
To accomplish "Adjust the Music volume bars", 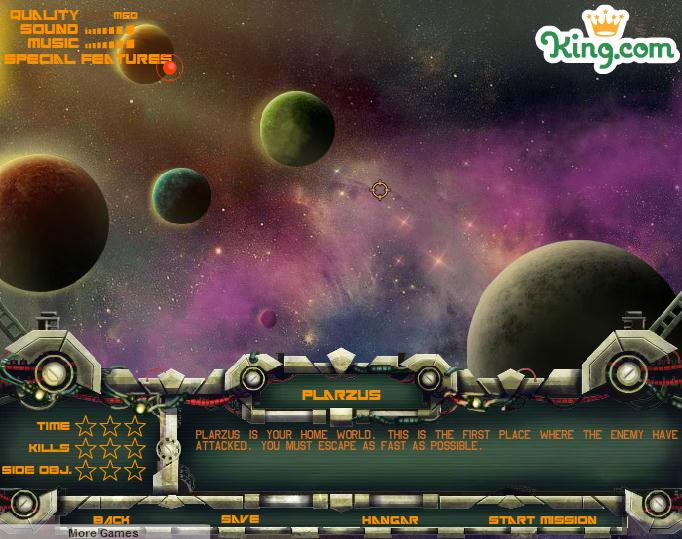I will (x=109, y=44).
